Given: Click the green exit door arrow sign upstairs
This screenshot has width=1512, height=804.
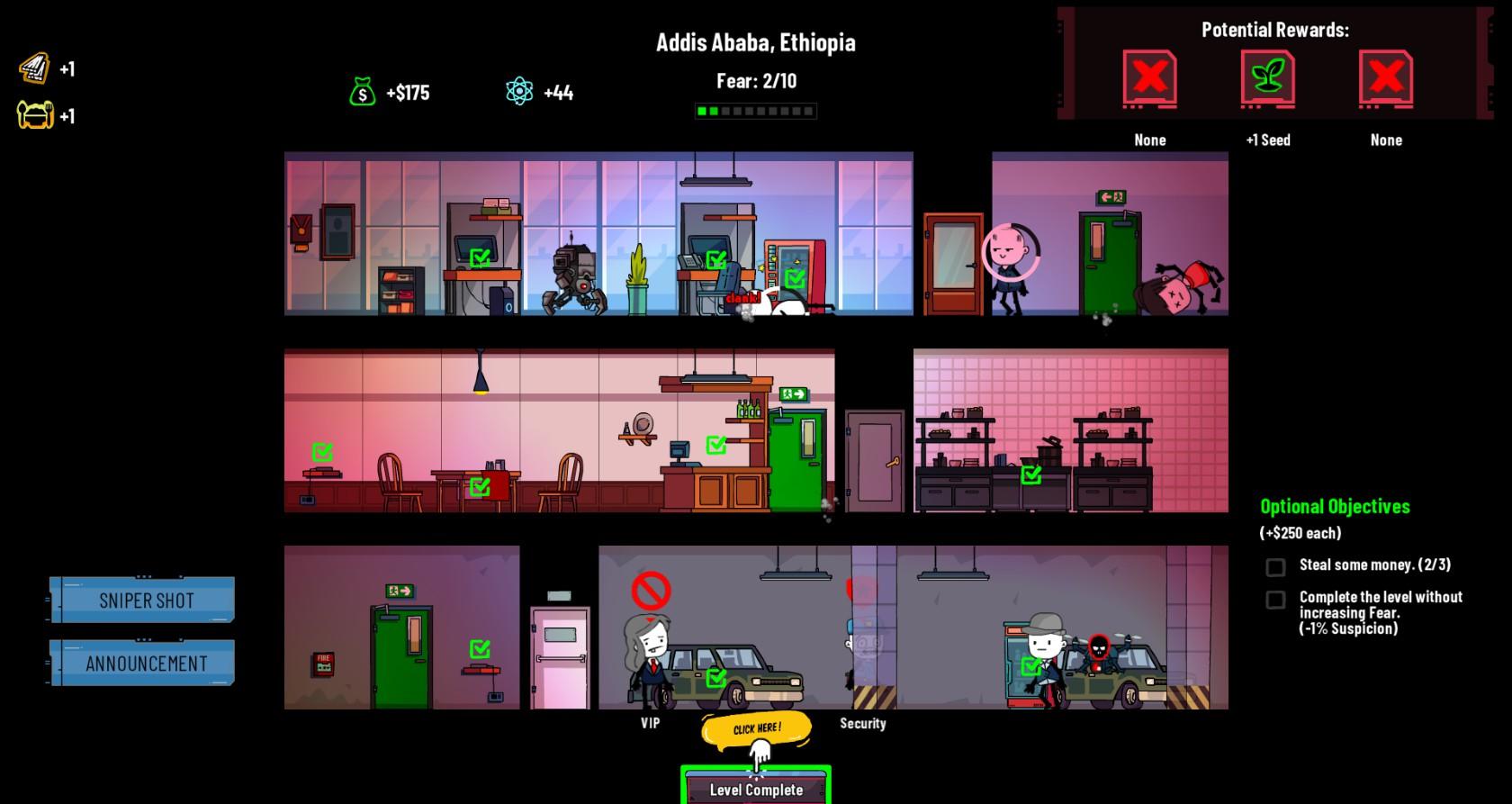Looking at the screenshot, I should point(1110,197).
